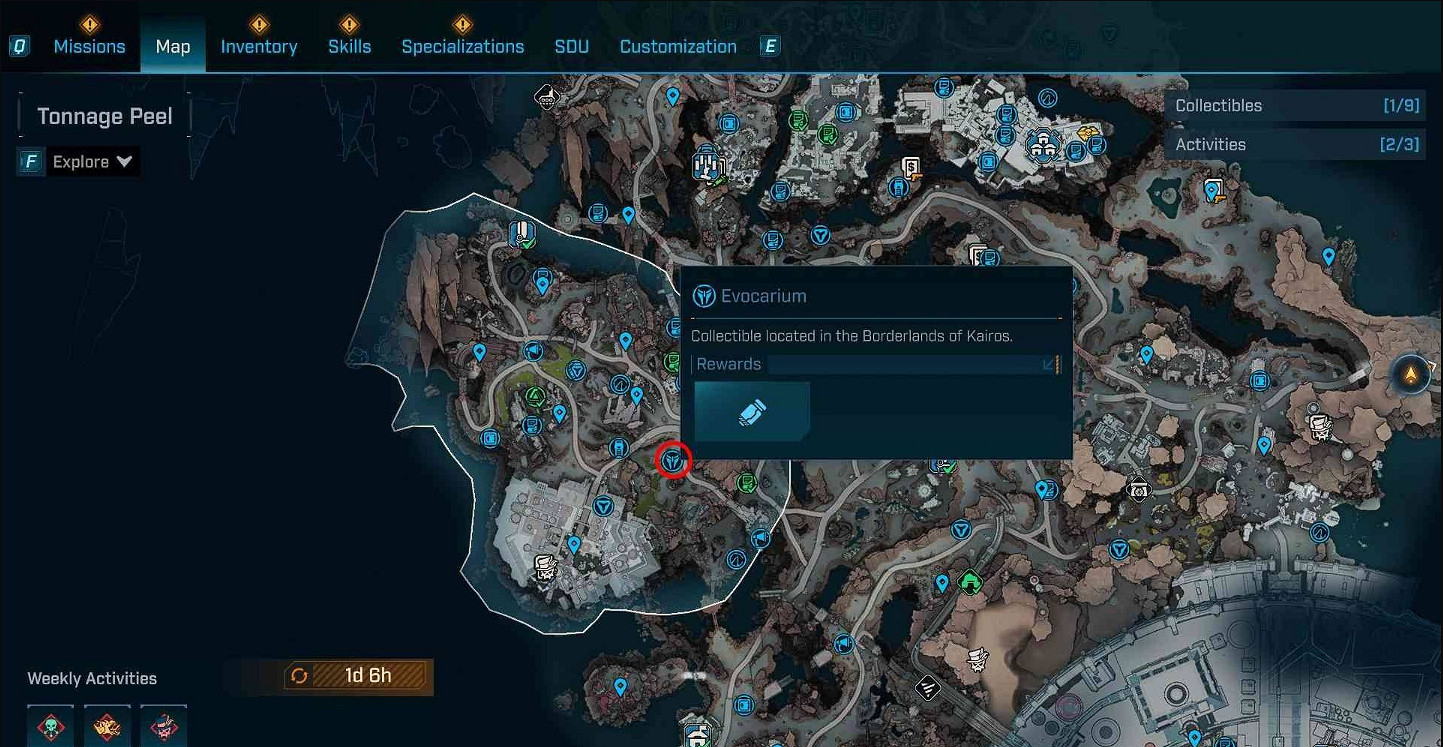Select the green skull weekly activity icon
Viewport: 1443px width, 747px height.
pos(49,727)
